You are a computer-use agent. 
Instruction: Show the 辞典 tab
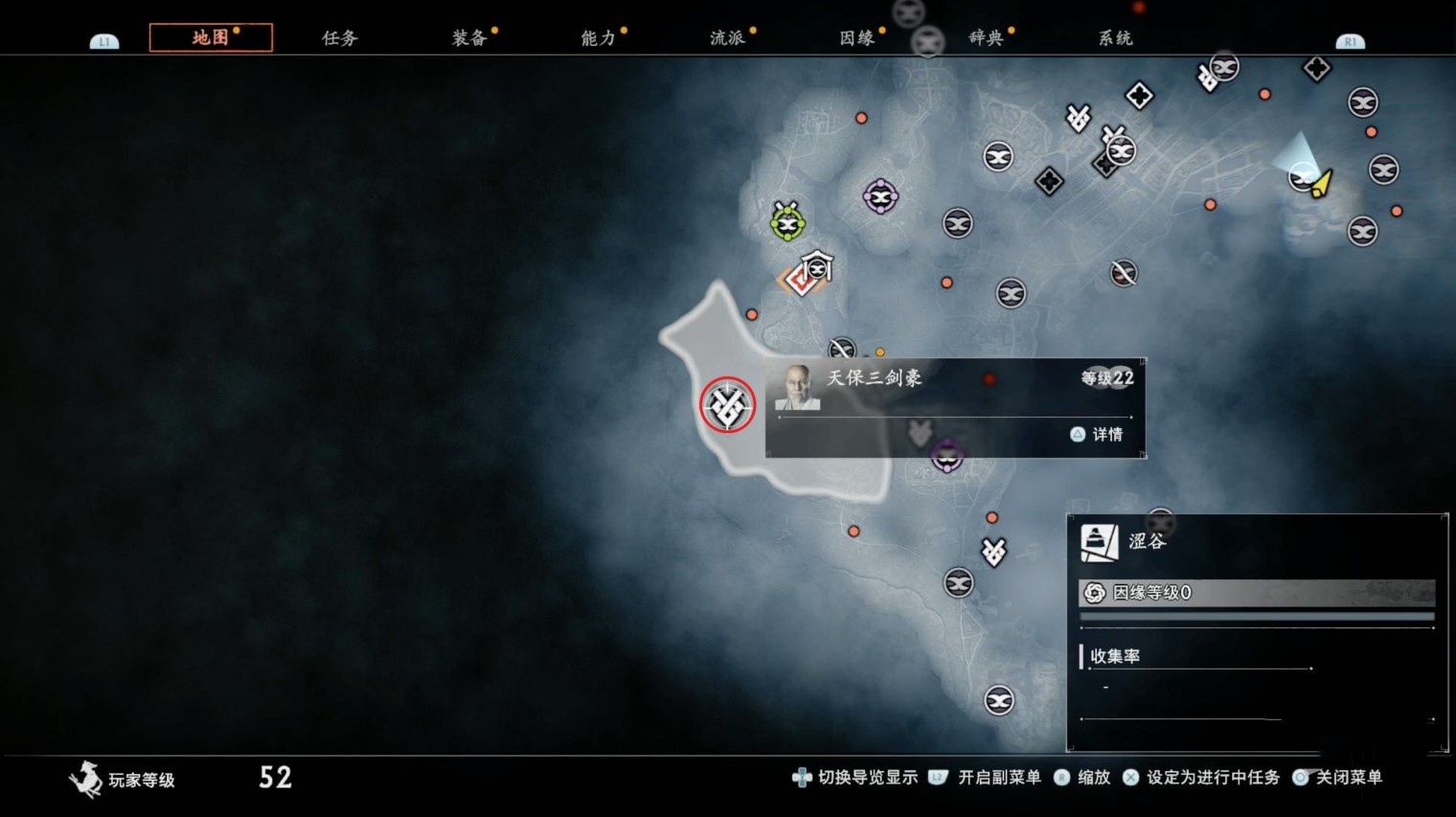986,38
